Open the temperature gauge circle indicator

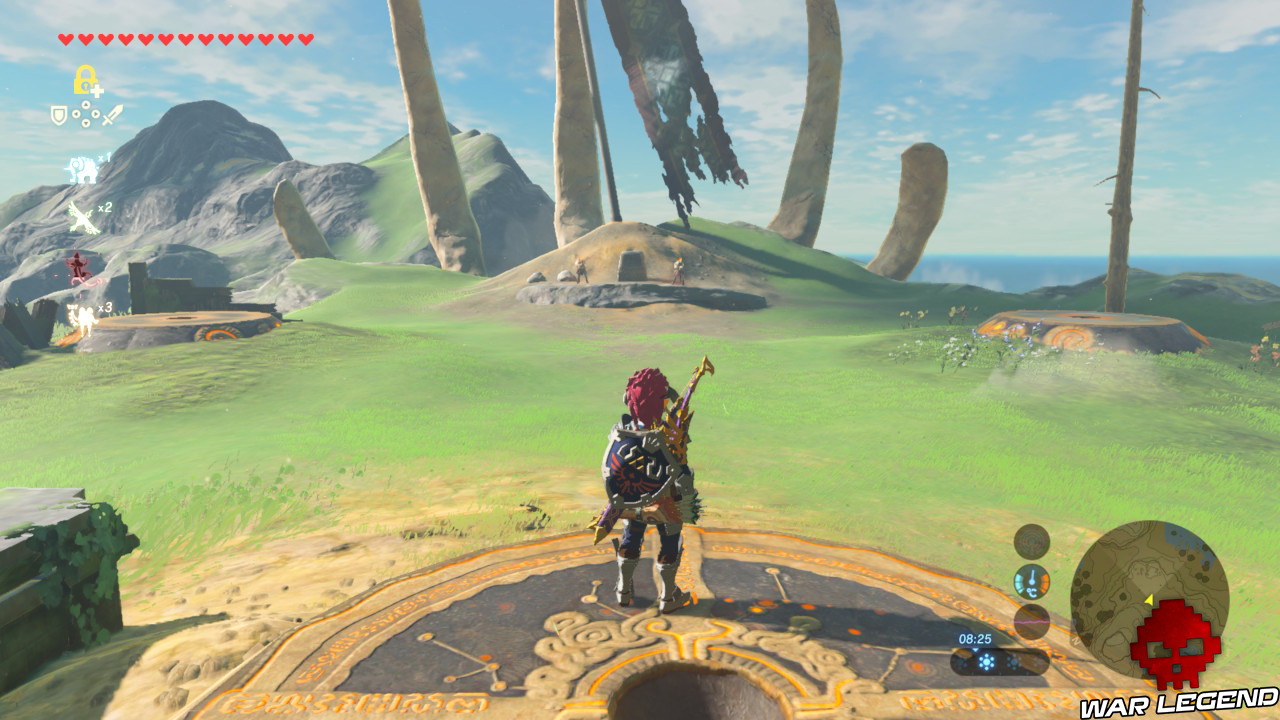[1032, 582]
